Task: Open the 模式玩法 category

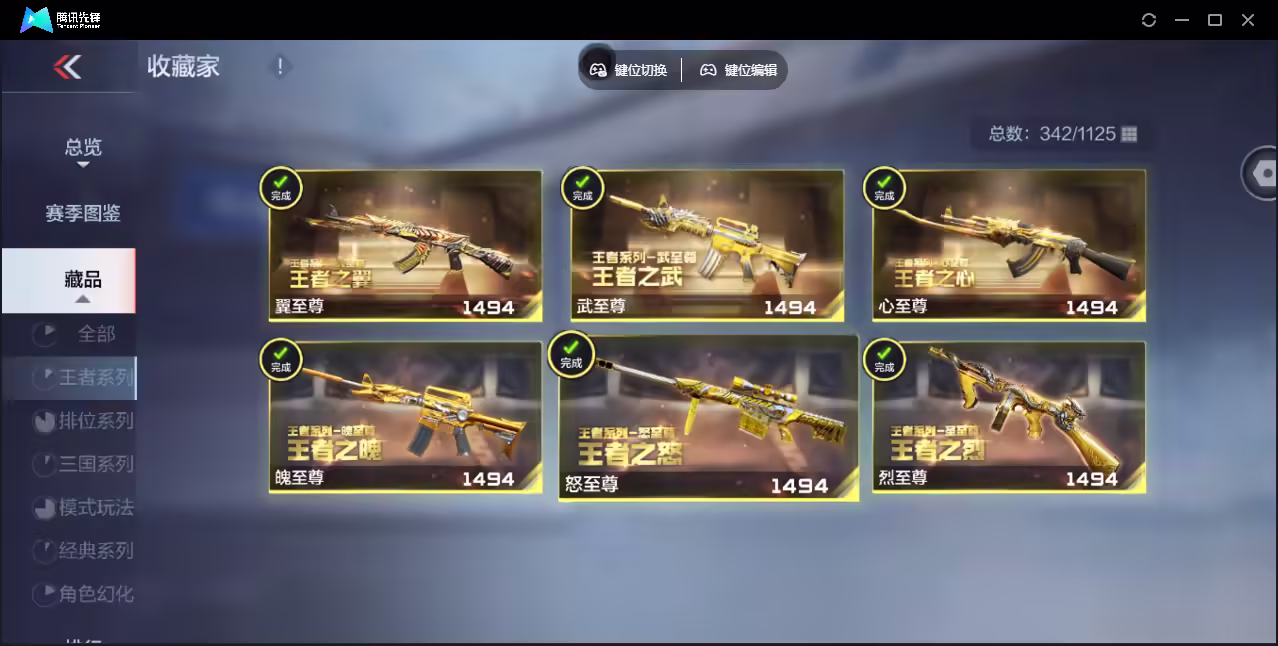Action: pos(95,507)
